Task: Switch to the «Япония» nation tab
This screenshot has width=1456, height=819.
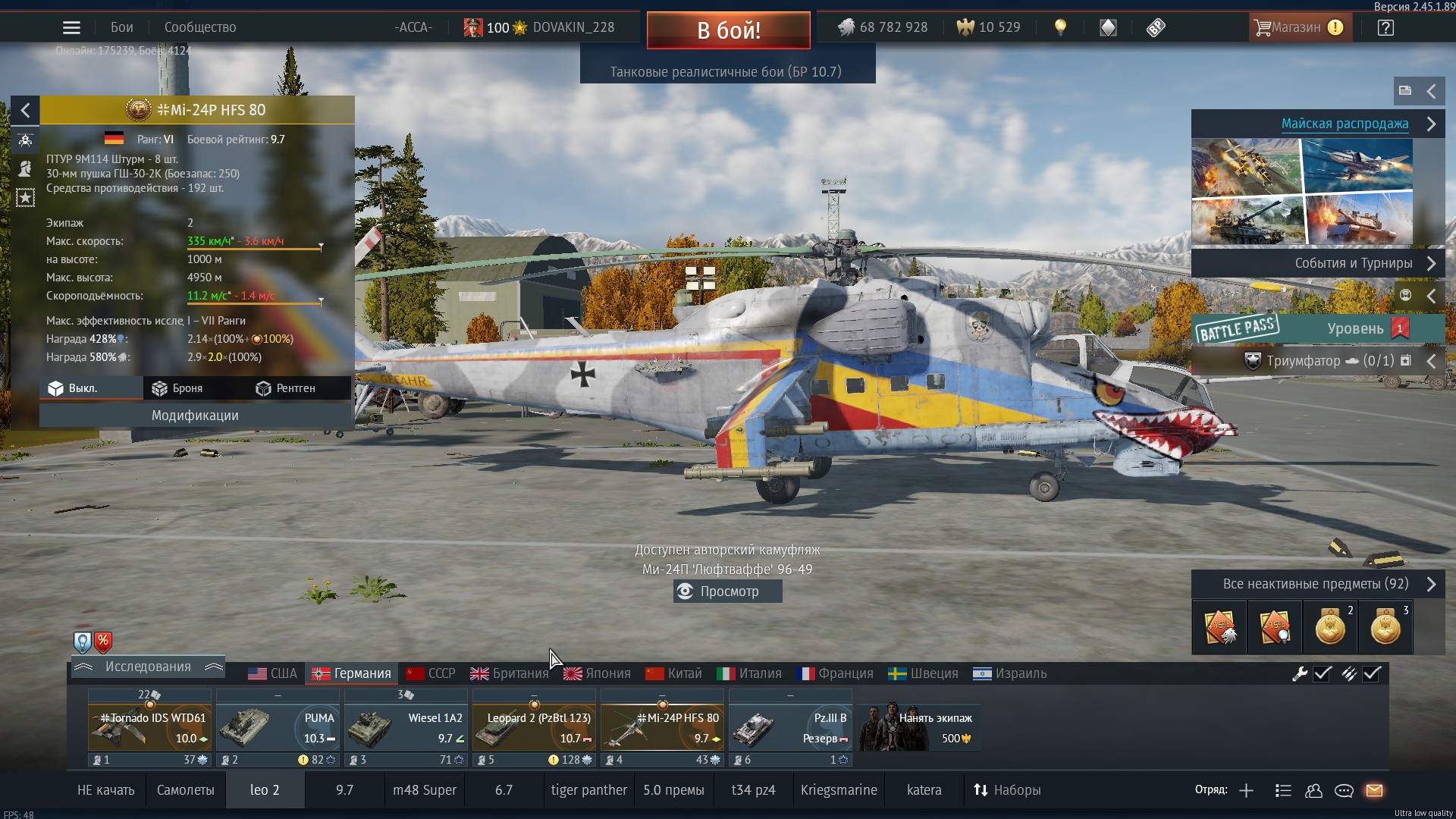Action: [598, 673]
